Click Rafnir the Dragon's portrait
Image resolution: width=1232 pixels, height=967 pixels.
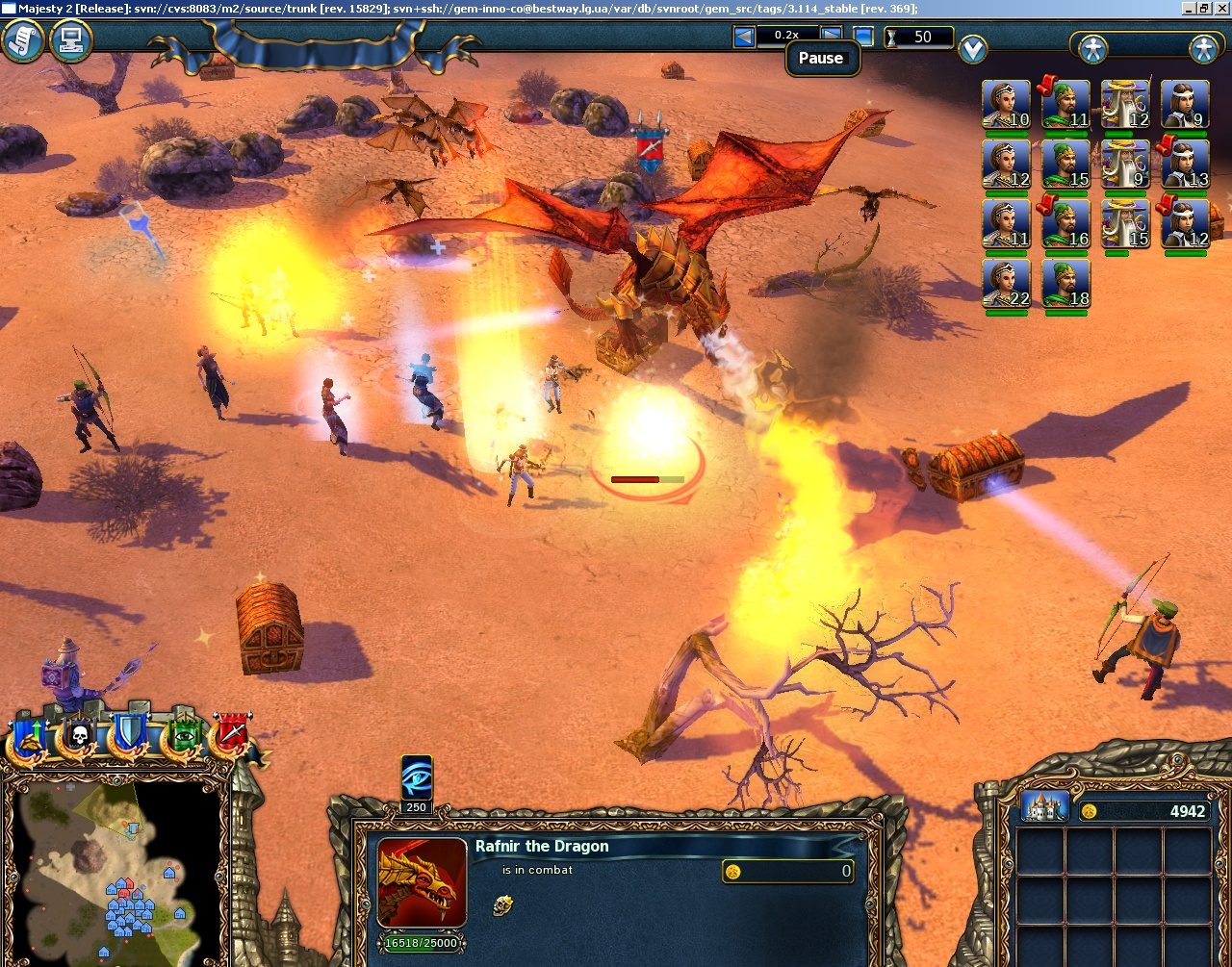point(422,882)
